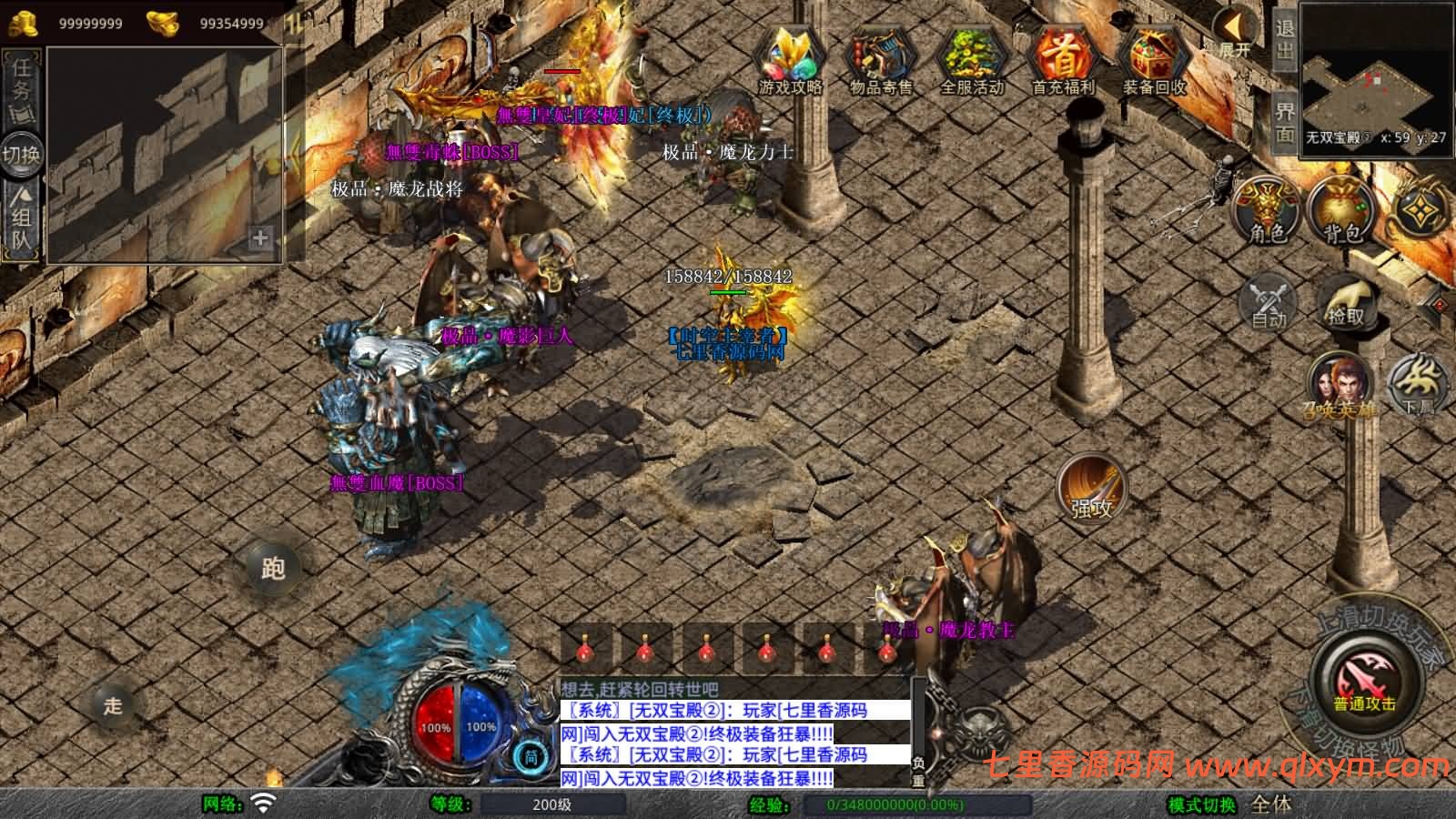The height and width of the screenshot is (819, 1456).
Task: Open the 游戏攻略 game guide icon
Action: pos(791,60)
